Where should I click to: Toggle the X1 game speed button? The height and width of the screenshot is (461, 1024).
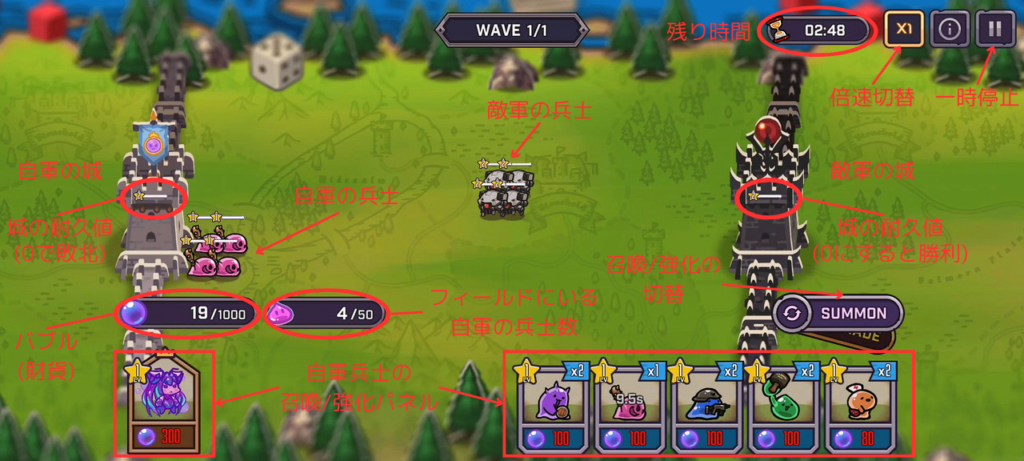[904, 29]
